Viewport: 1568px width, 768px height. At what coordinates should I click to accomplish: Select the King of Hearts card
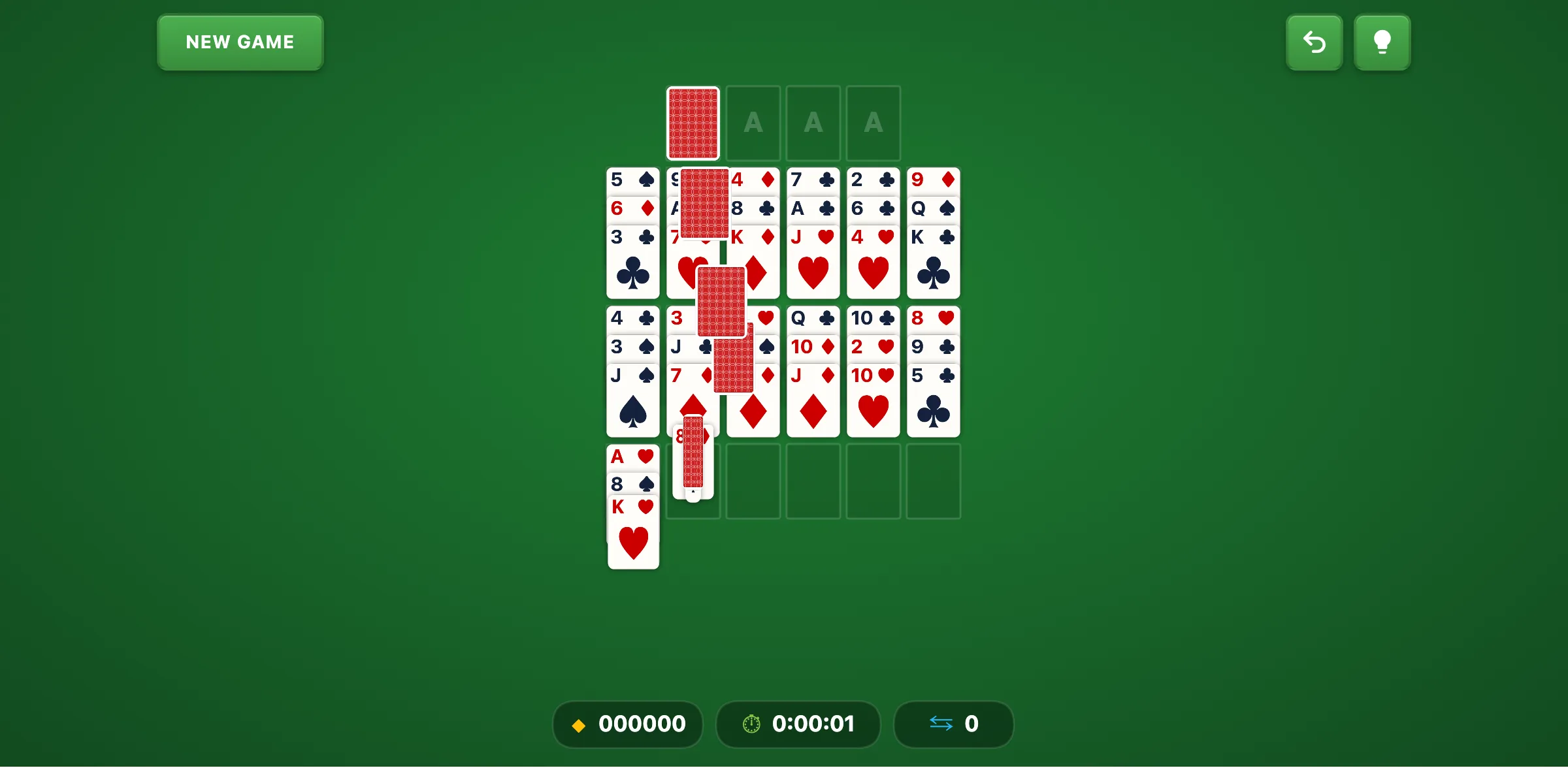(632, 536)
